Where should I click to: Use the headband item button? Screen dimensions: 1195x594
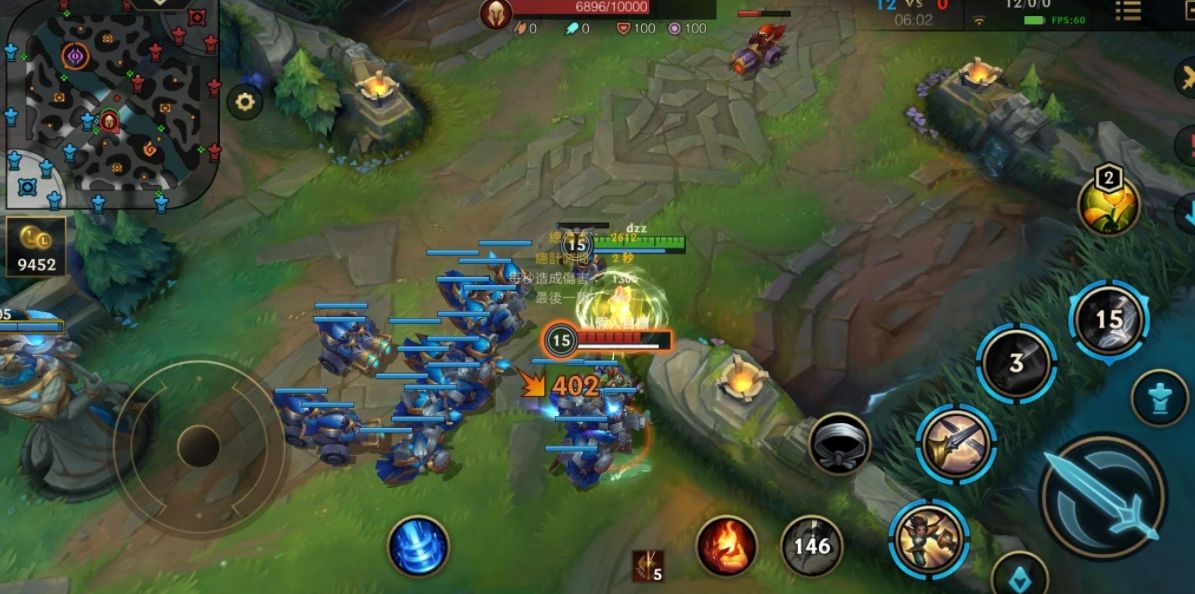(839, 444)
